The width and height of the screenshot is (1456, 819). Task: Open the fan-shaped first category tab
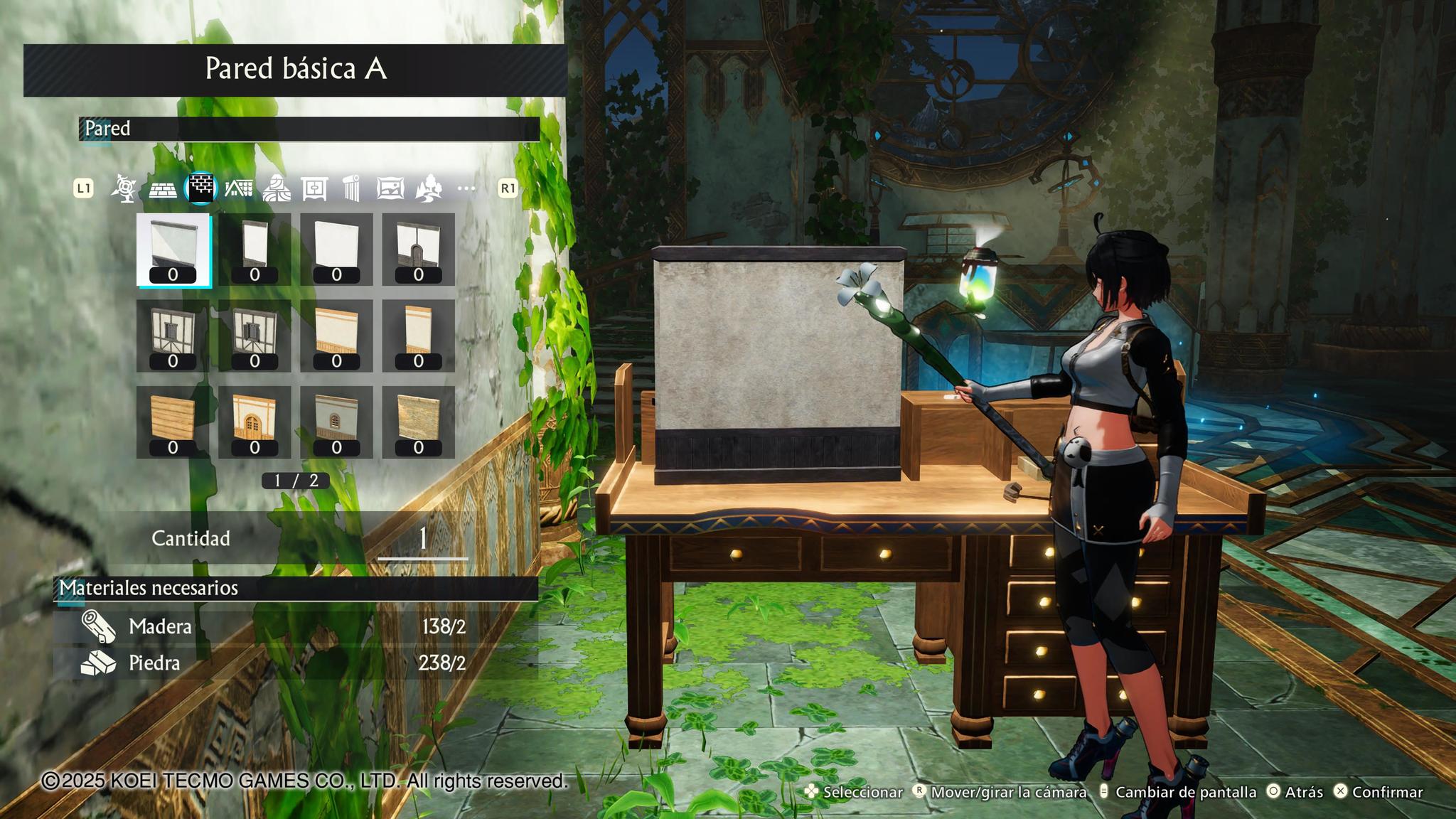124,188
